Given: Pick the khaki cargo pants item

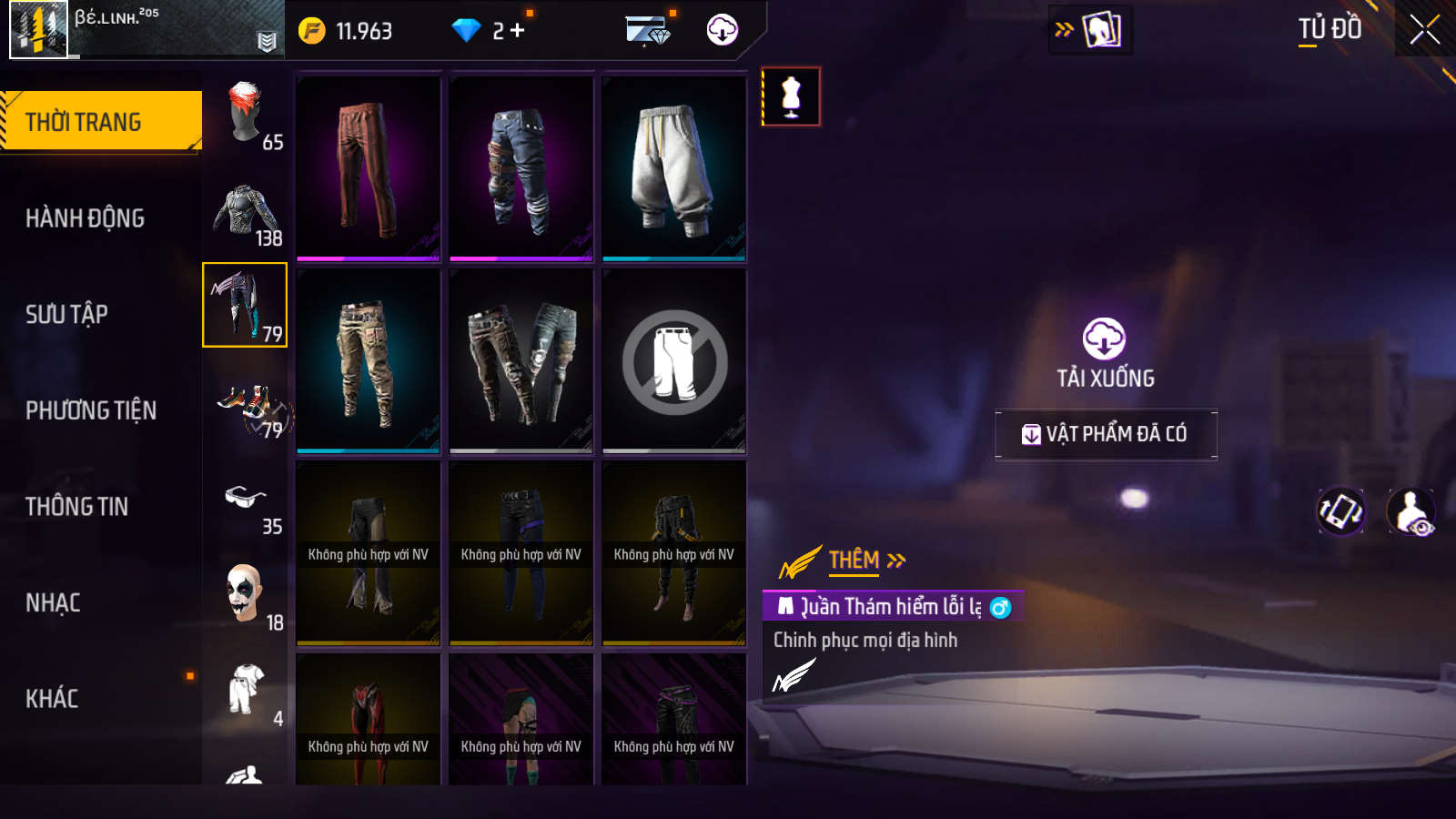Looking at the screenshot, I should (369, 361).
